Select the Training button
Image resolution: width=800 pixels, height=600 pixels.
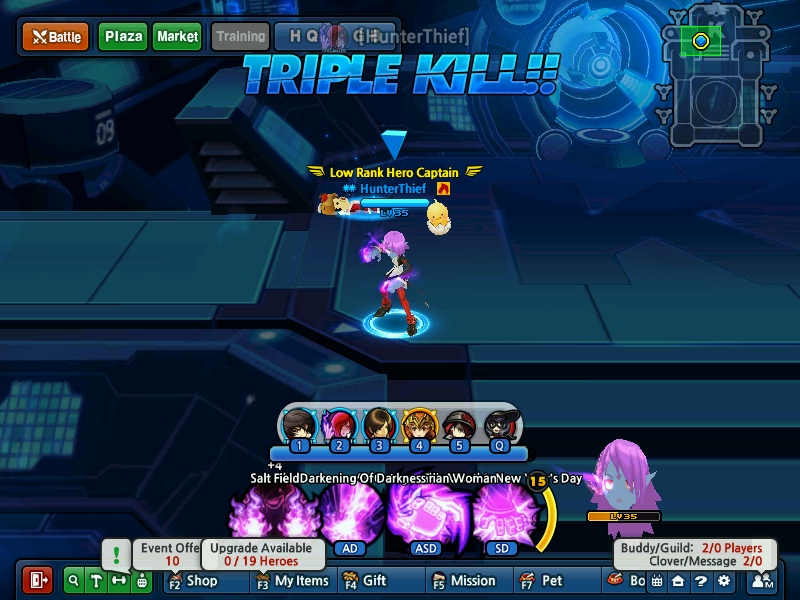[240, 37]
